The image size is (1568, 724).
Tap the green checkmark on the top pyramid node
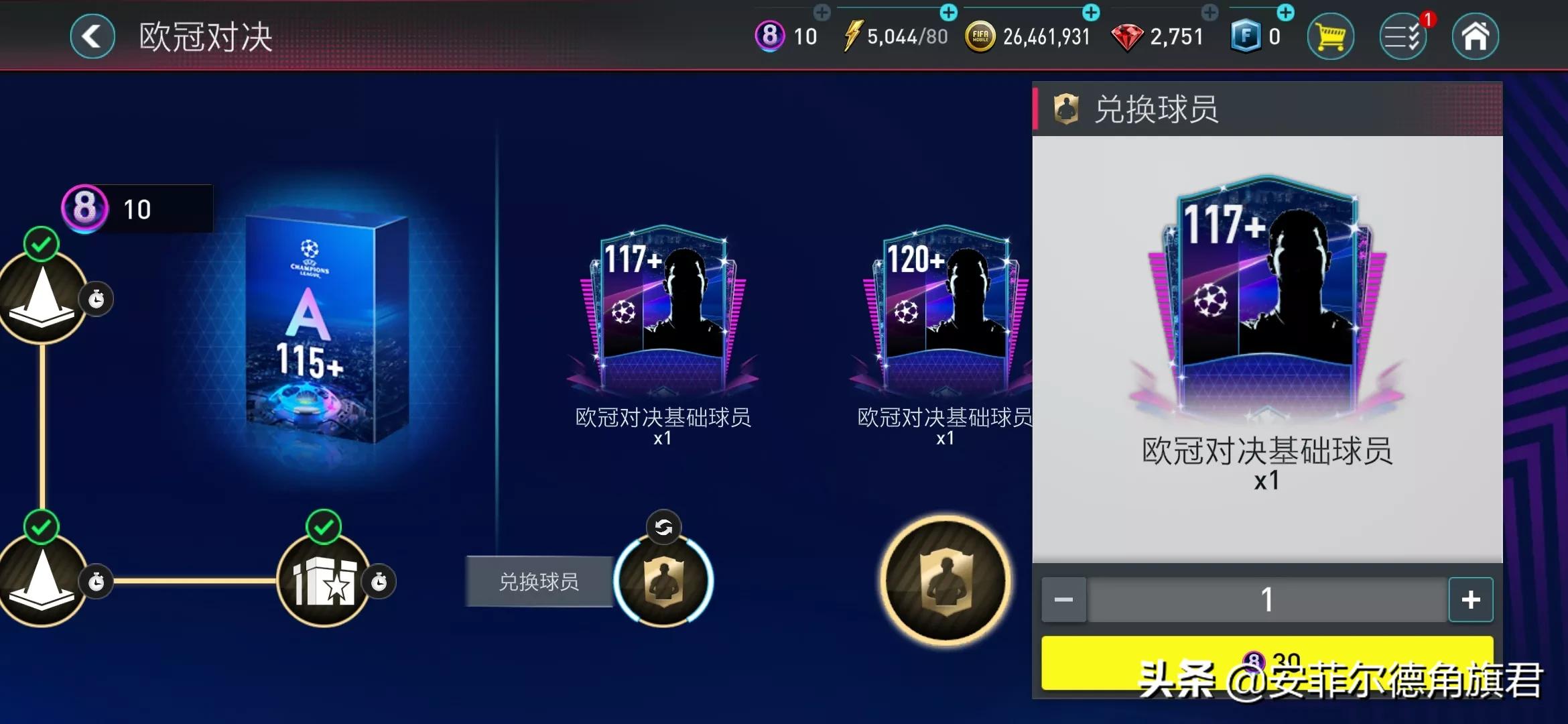40,244
